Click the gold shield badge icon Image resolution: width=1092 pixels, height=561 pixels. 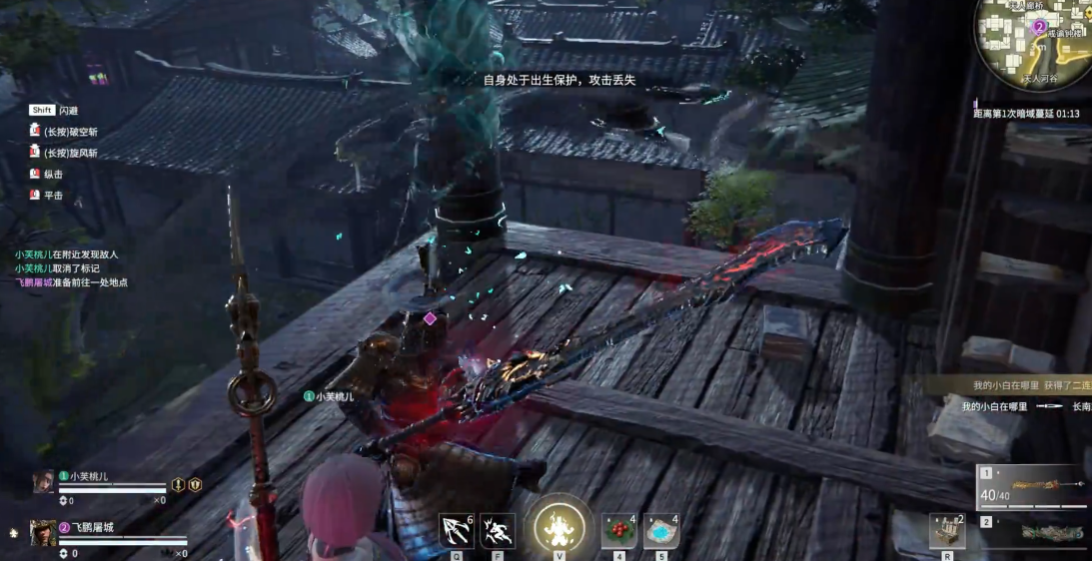(x=195, y=484)
